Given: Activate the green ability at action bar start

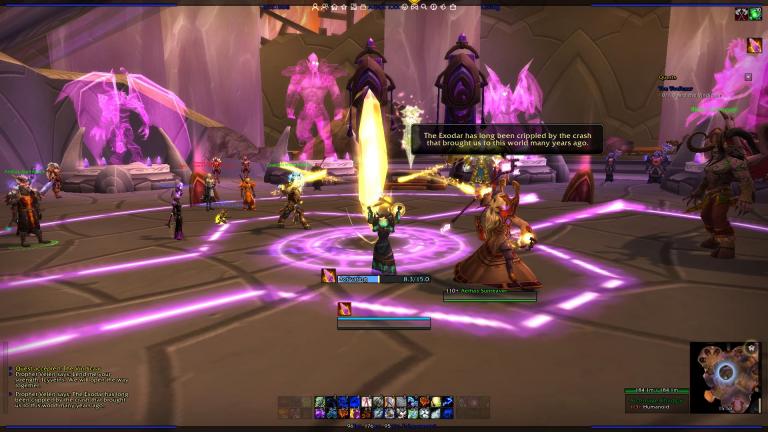Looking at the screenshot, I should click(320, 402).
